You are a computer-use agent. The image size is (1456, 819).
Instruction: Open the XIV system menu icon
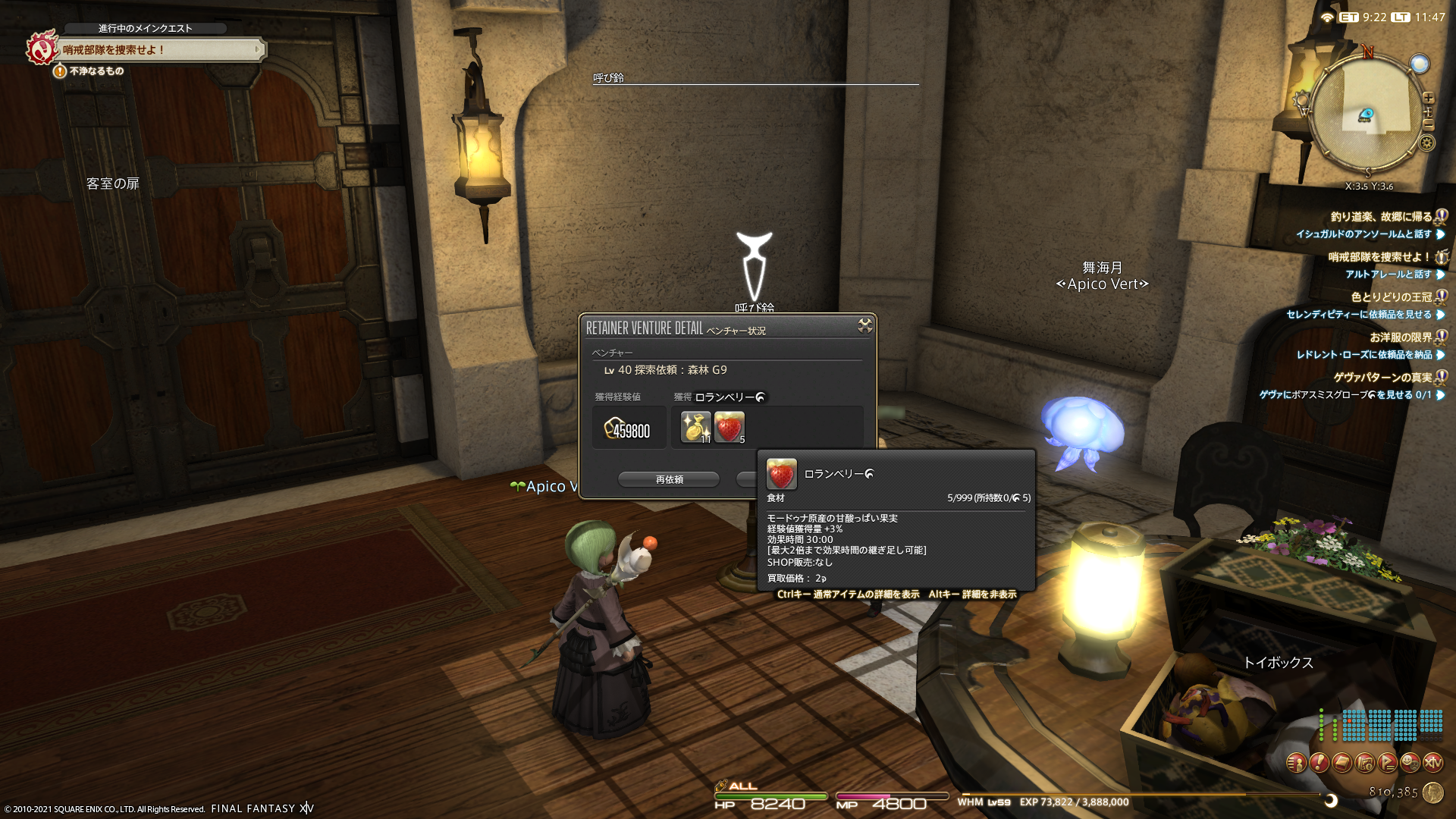pyautogui.click(x=1432, y=762)
